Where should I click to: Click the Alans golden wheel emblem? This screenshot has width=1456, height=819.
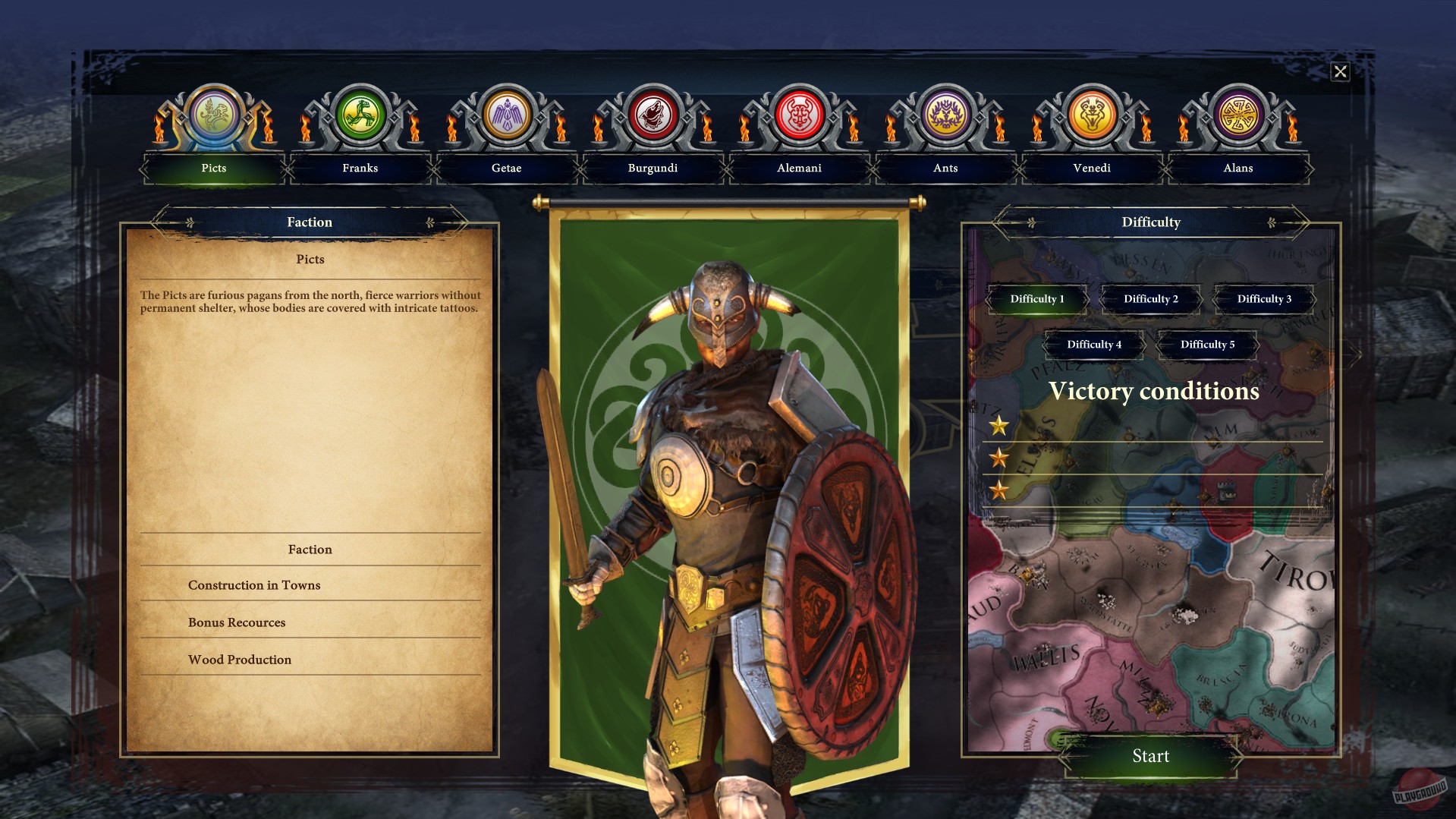click(x=1239, y=116)
